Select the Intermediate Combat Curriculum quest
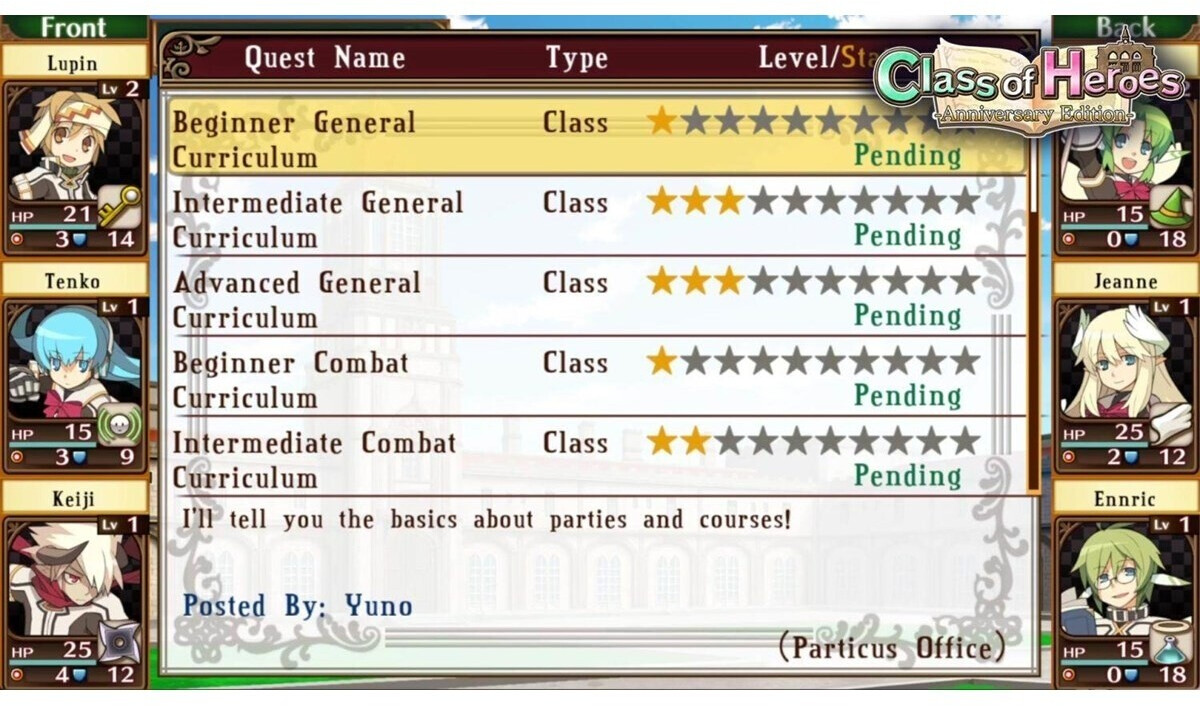 pos(595,458)
